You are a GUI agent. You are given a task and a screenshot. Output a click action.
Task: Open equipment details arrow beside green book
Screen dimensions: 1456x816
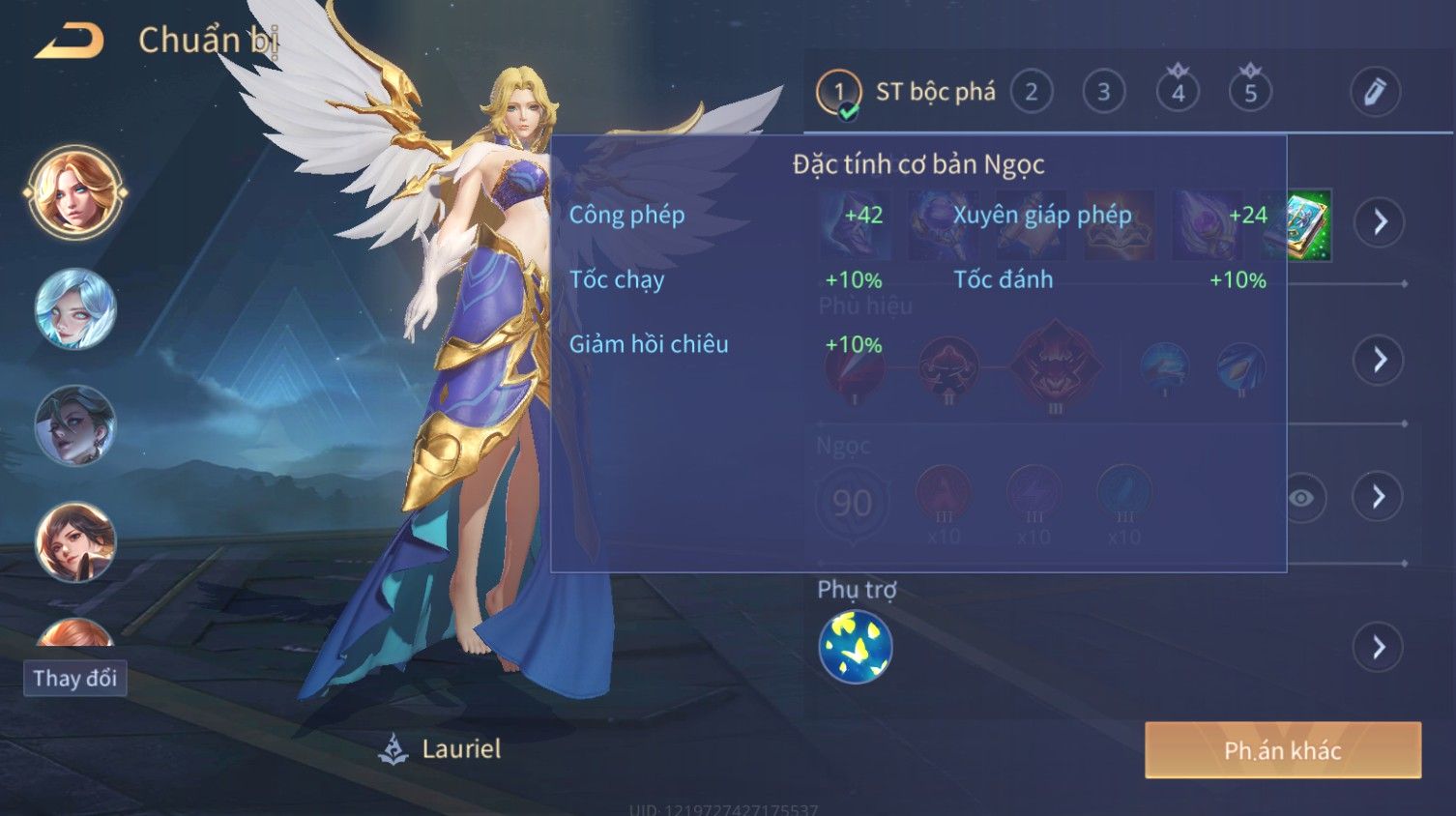(1379, 222)
